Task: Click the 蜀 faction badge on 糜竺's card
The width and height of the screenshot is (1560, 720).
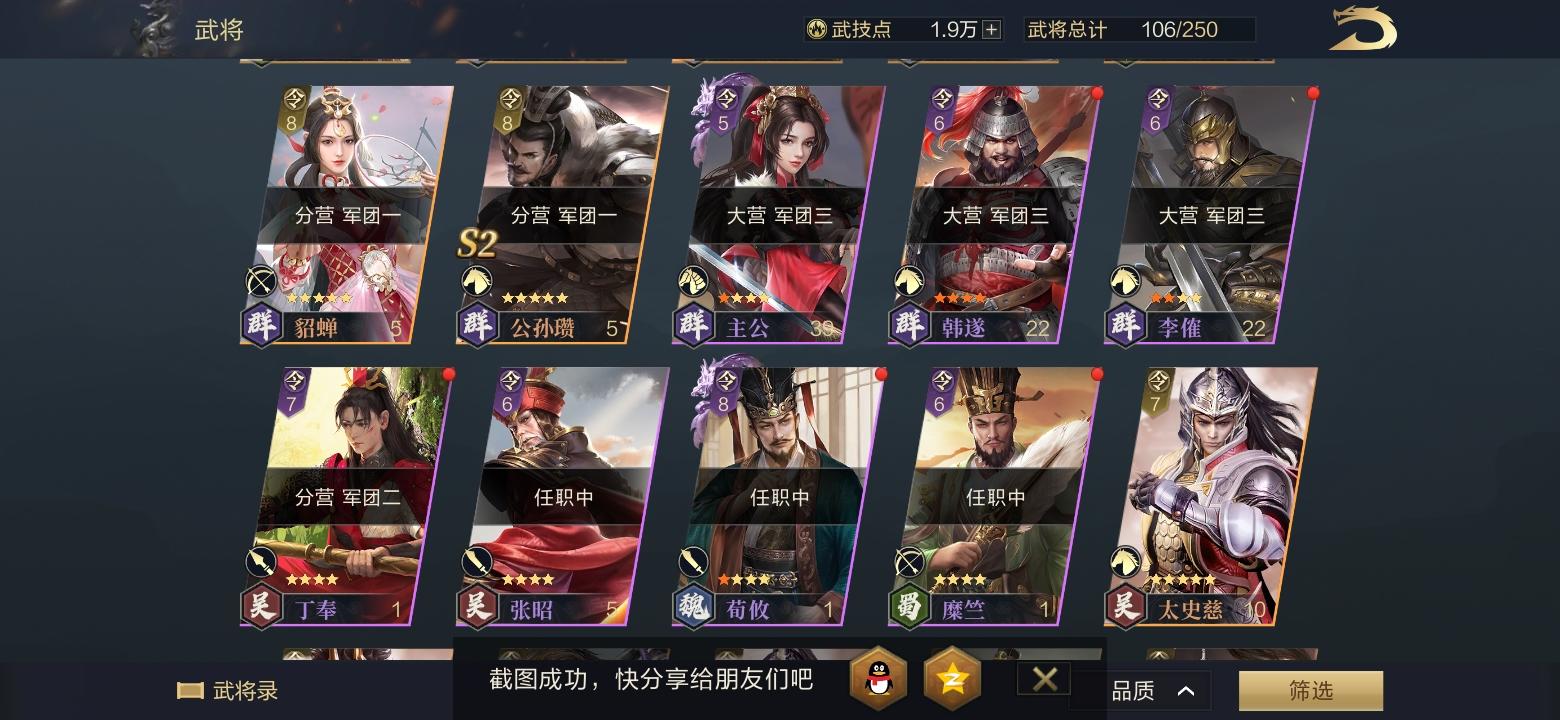Action: tap(909, 608)
